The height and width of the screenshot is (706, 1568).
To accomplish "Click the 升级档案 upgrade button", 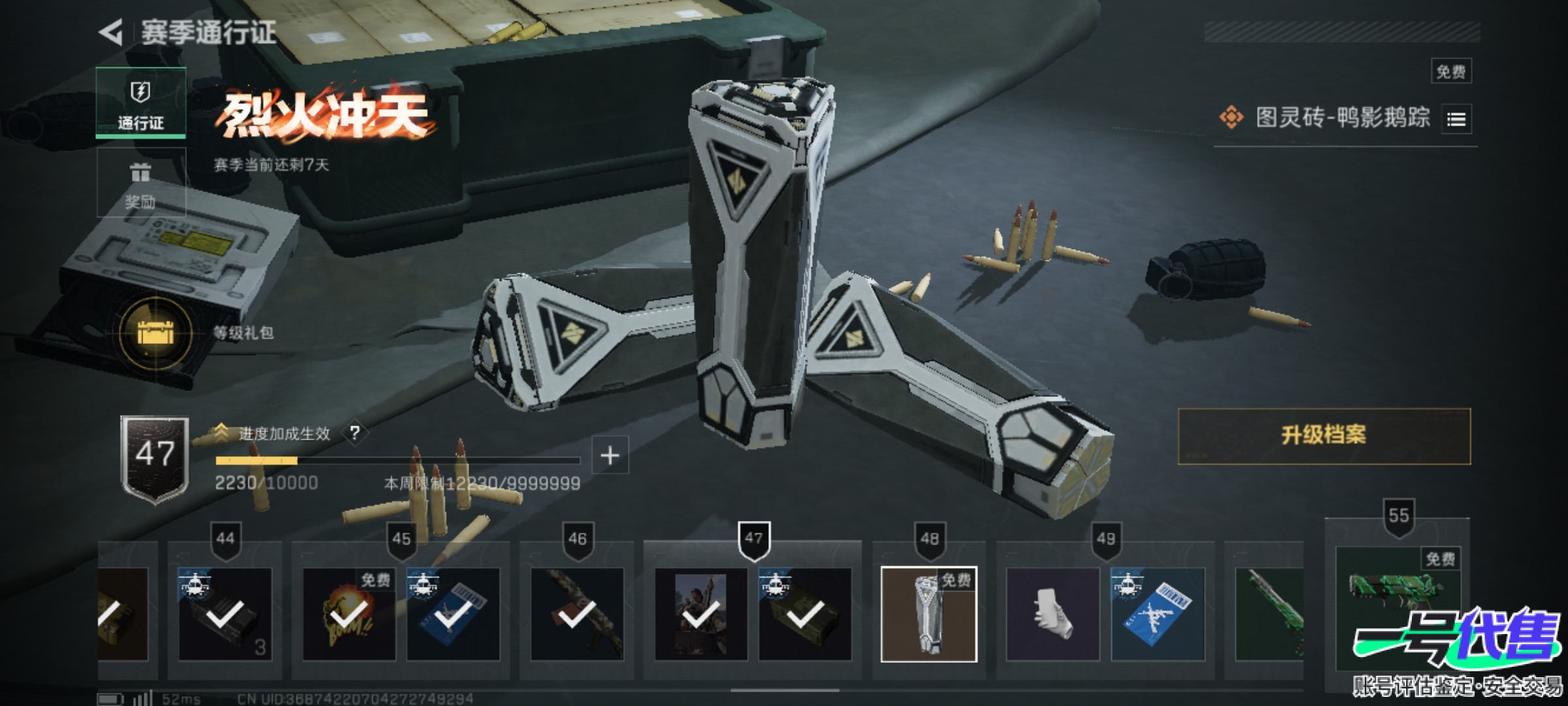I will 1324,436.
